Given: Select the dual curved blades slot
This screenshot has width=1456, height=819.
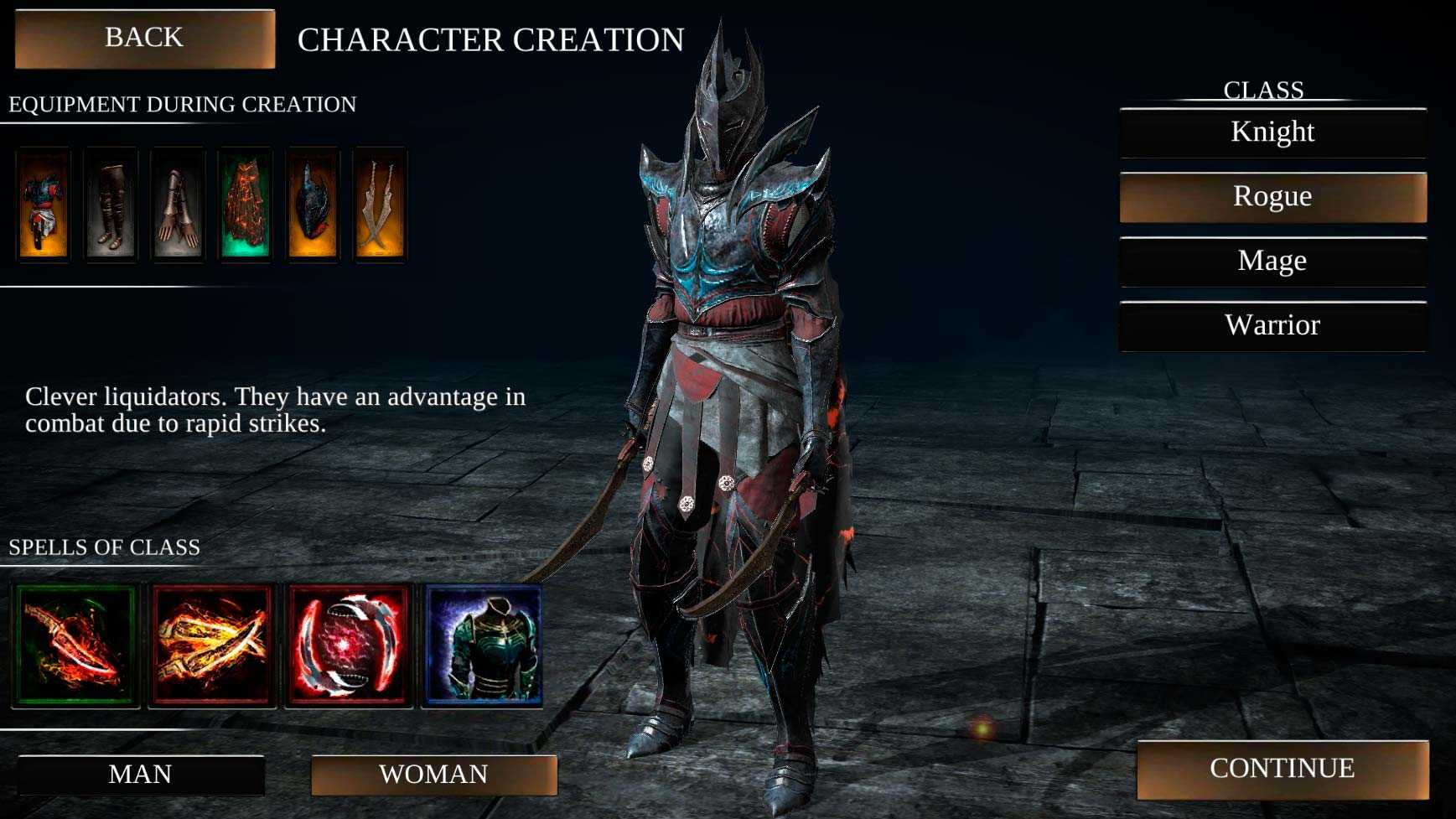Looking at the screenshot, I should [x=380, y=205].
